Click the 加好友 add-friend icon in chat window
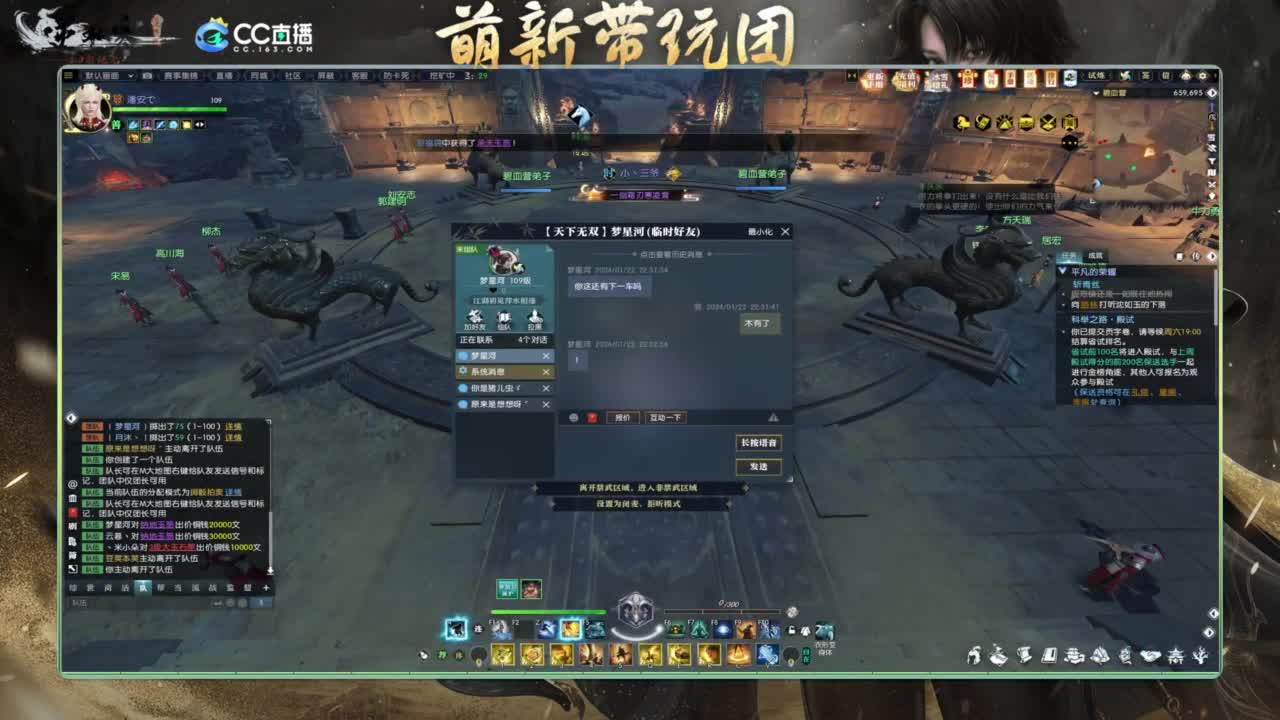The width and height of the screenshot is (1280, 720). point(475,316)
